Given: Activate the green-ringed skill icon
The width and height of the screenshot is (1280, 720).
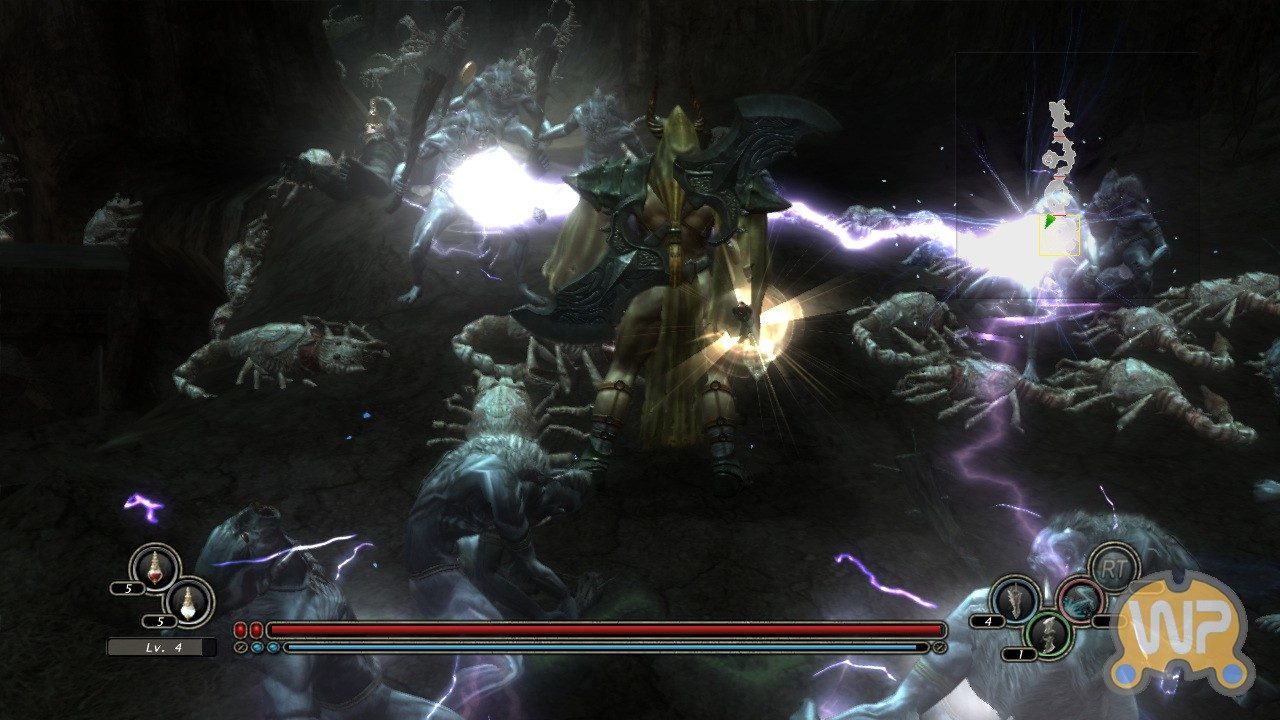Looking at the screenshot, I should (1048, 634).
